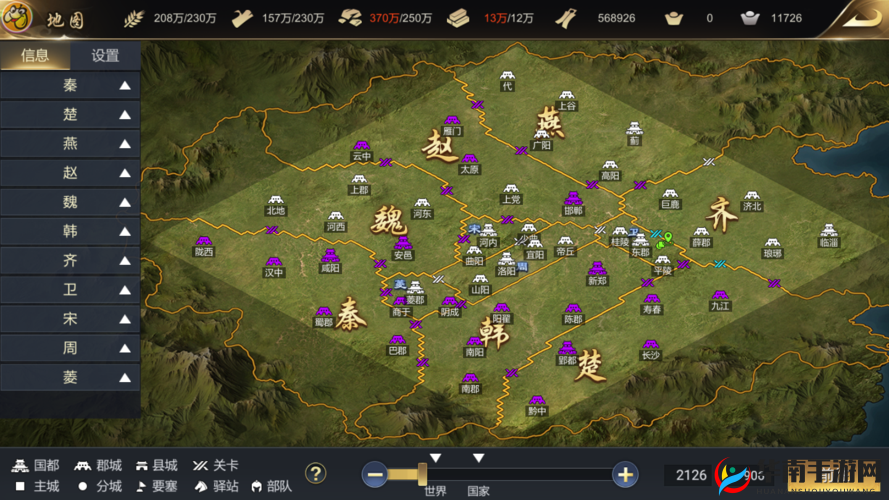889x500 pixels.
Task: Expand the 秦 faction row
Action: click(x=70, y=86)
